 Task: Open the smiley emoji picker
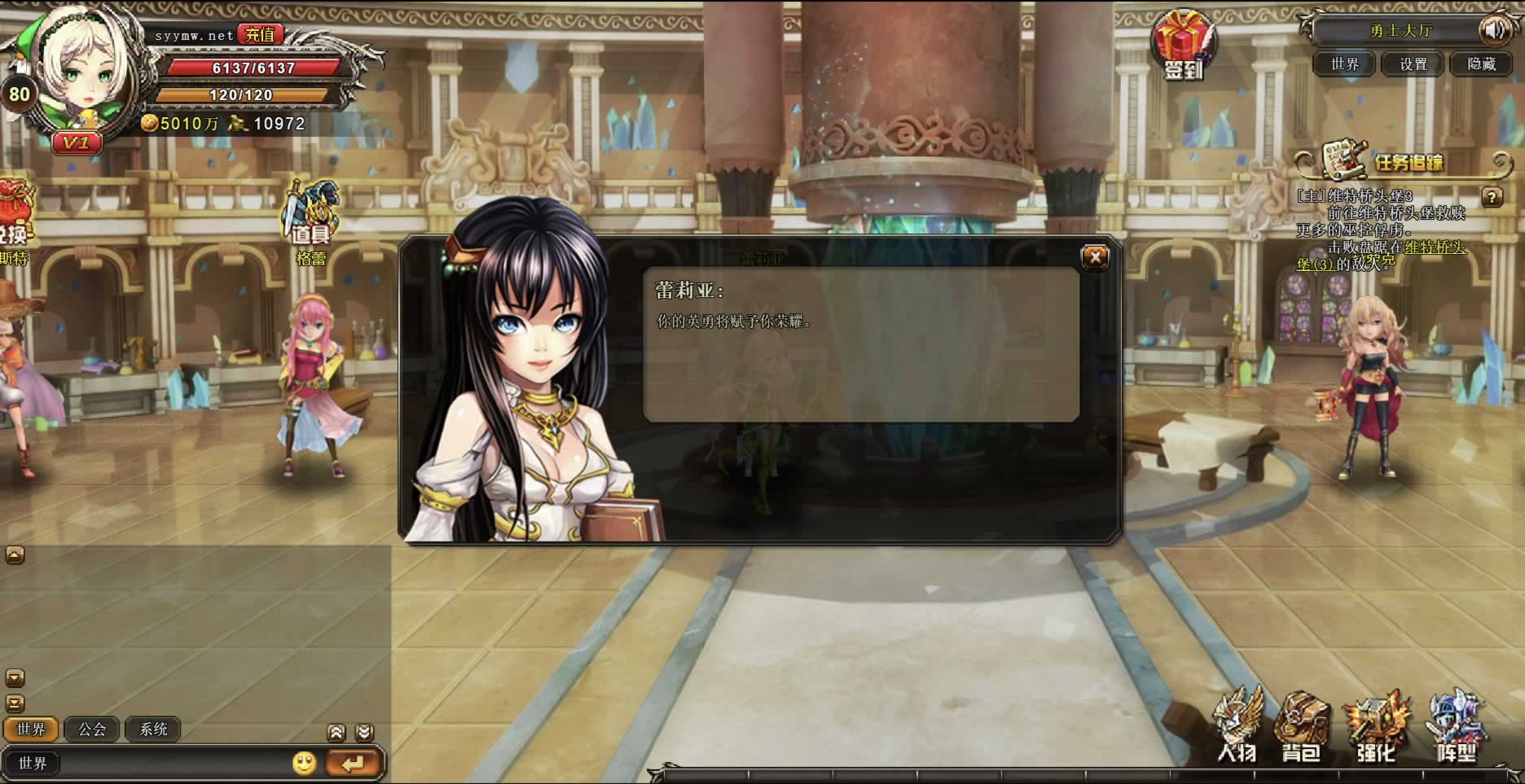(304, 763)
